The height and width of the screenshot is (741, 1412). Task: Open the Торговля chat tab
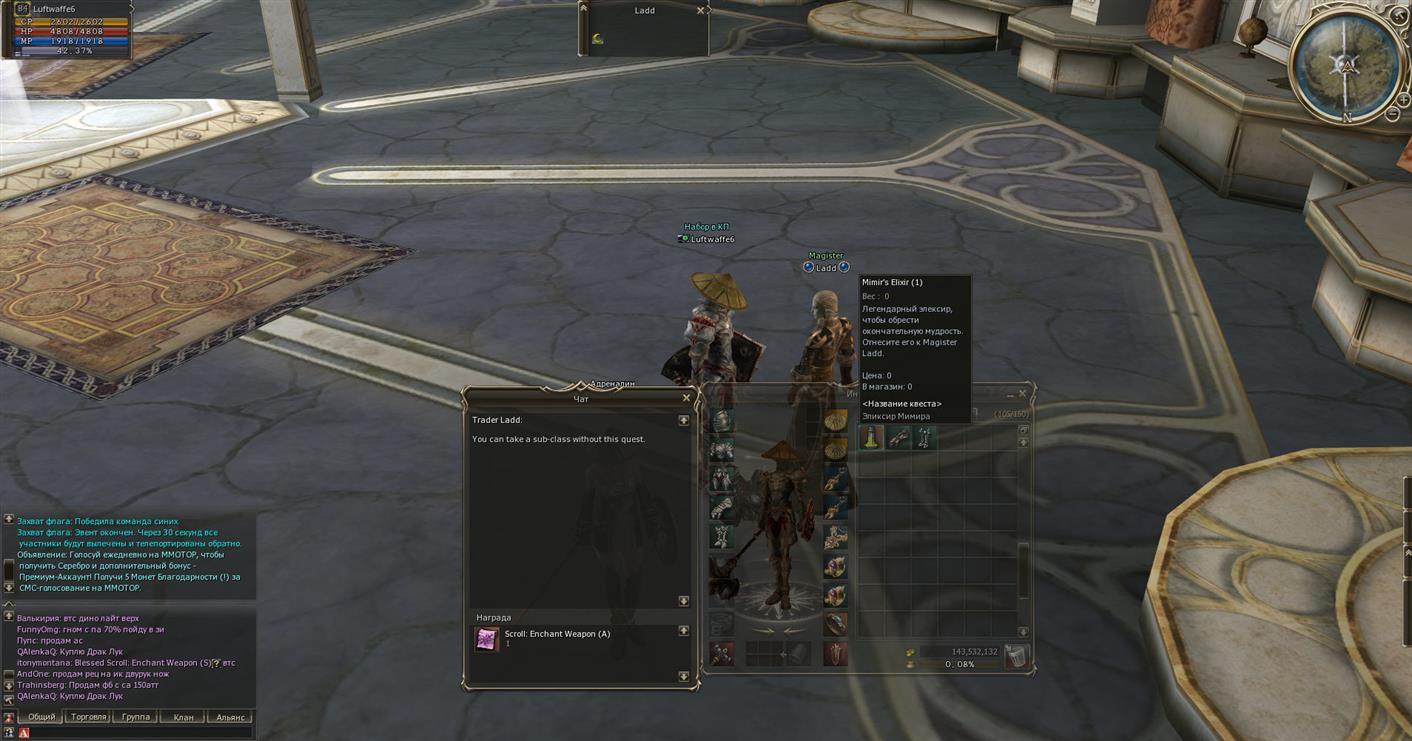pyautogui.click(x=89, y=717)
